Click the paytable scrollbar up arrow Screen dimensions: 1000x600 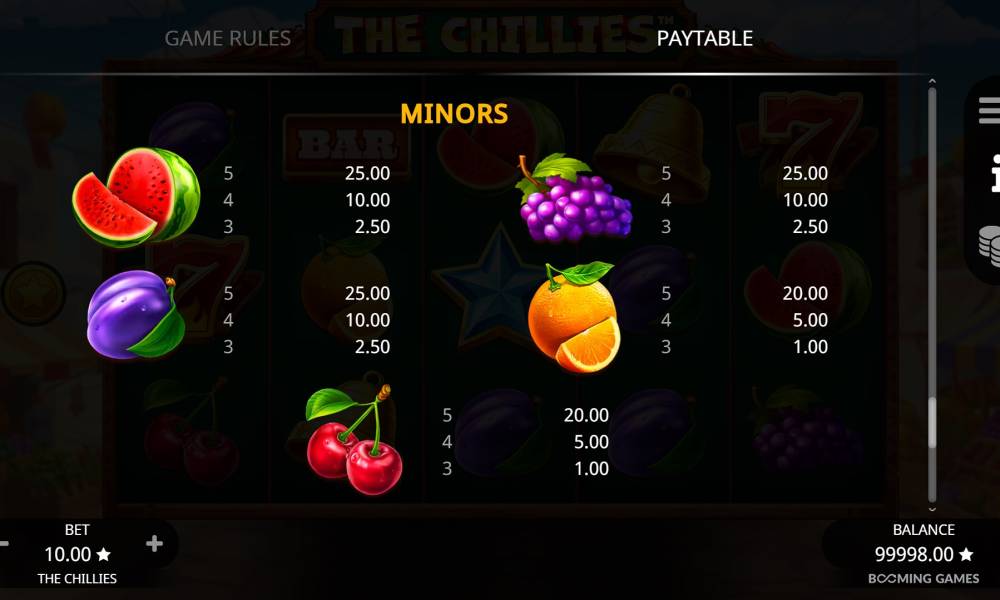(932, 82)
